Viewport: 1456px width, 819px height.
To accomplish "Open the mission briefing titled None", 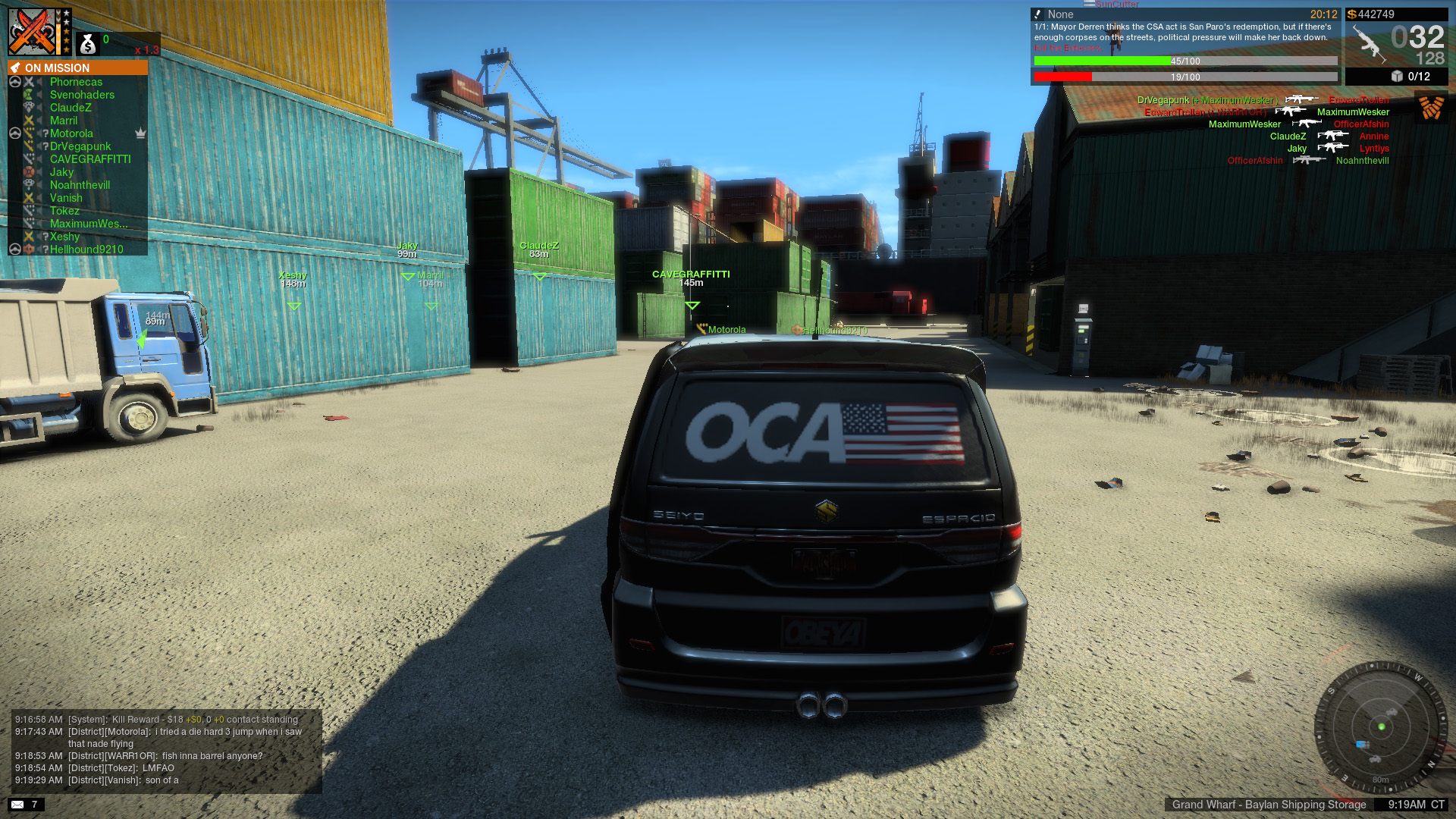I will point(1060,14).
